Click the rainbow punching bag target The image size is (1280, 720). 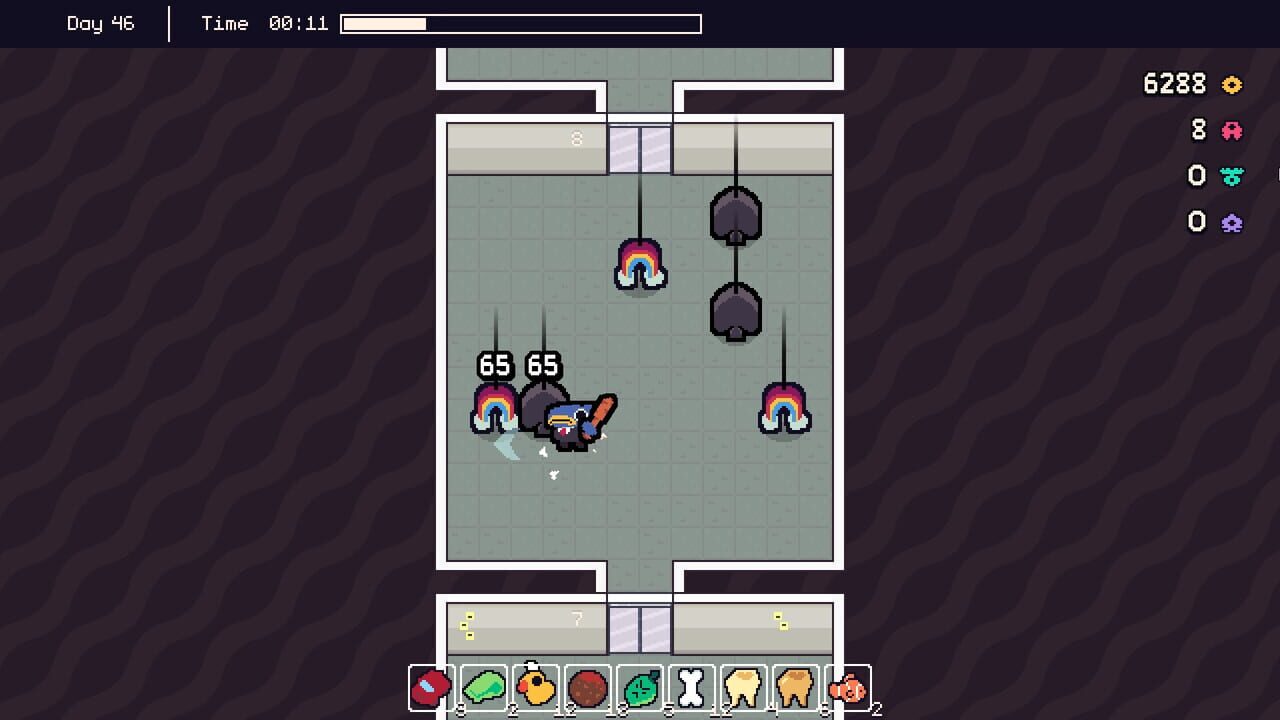[x=641, y=265]
